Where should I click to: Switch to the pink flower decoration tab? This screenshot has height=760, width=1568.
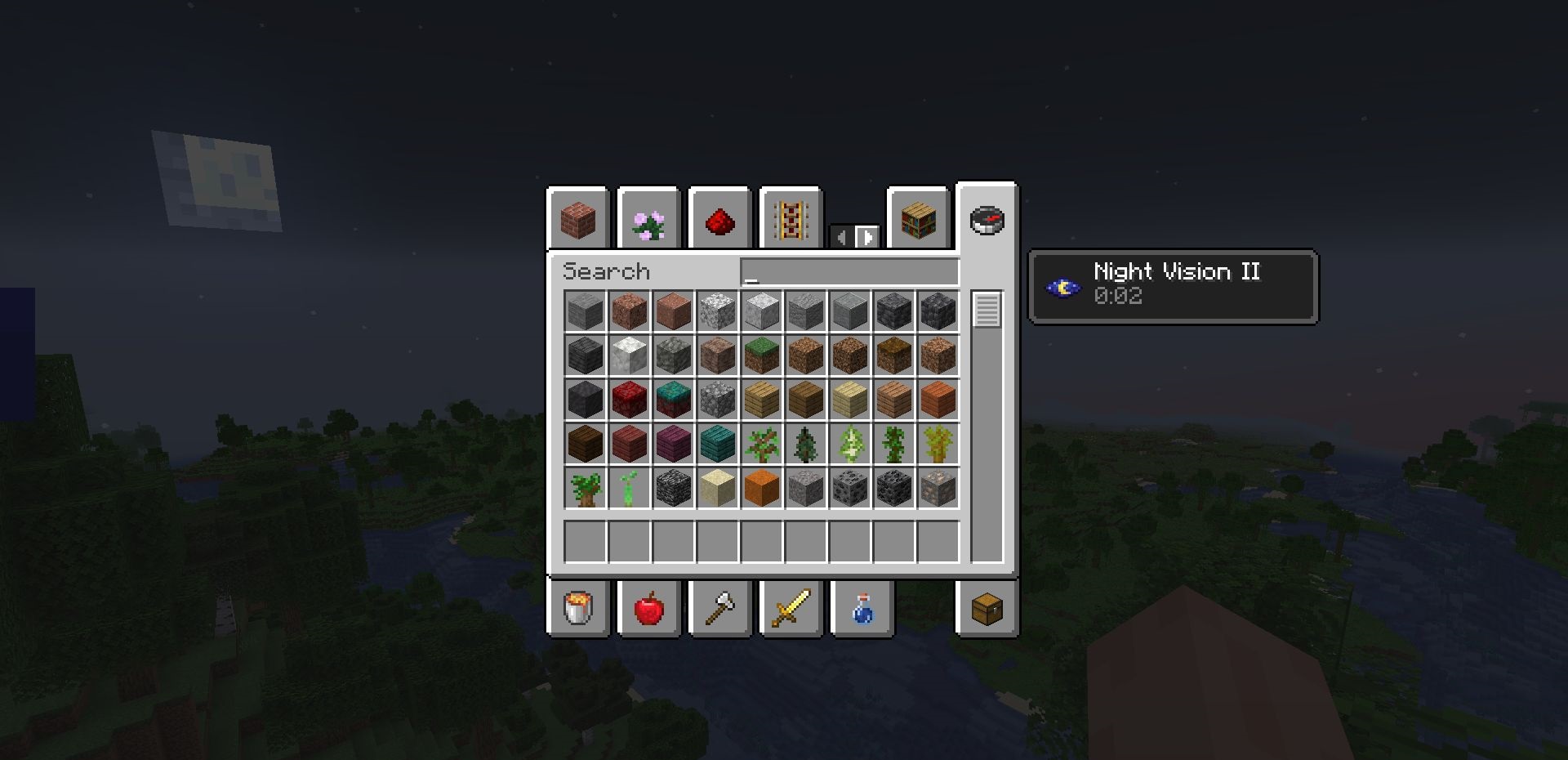click(x=648, y=220)
